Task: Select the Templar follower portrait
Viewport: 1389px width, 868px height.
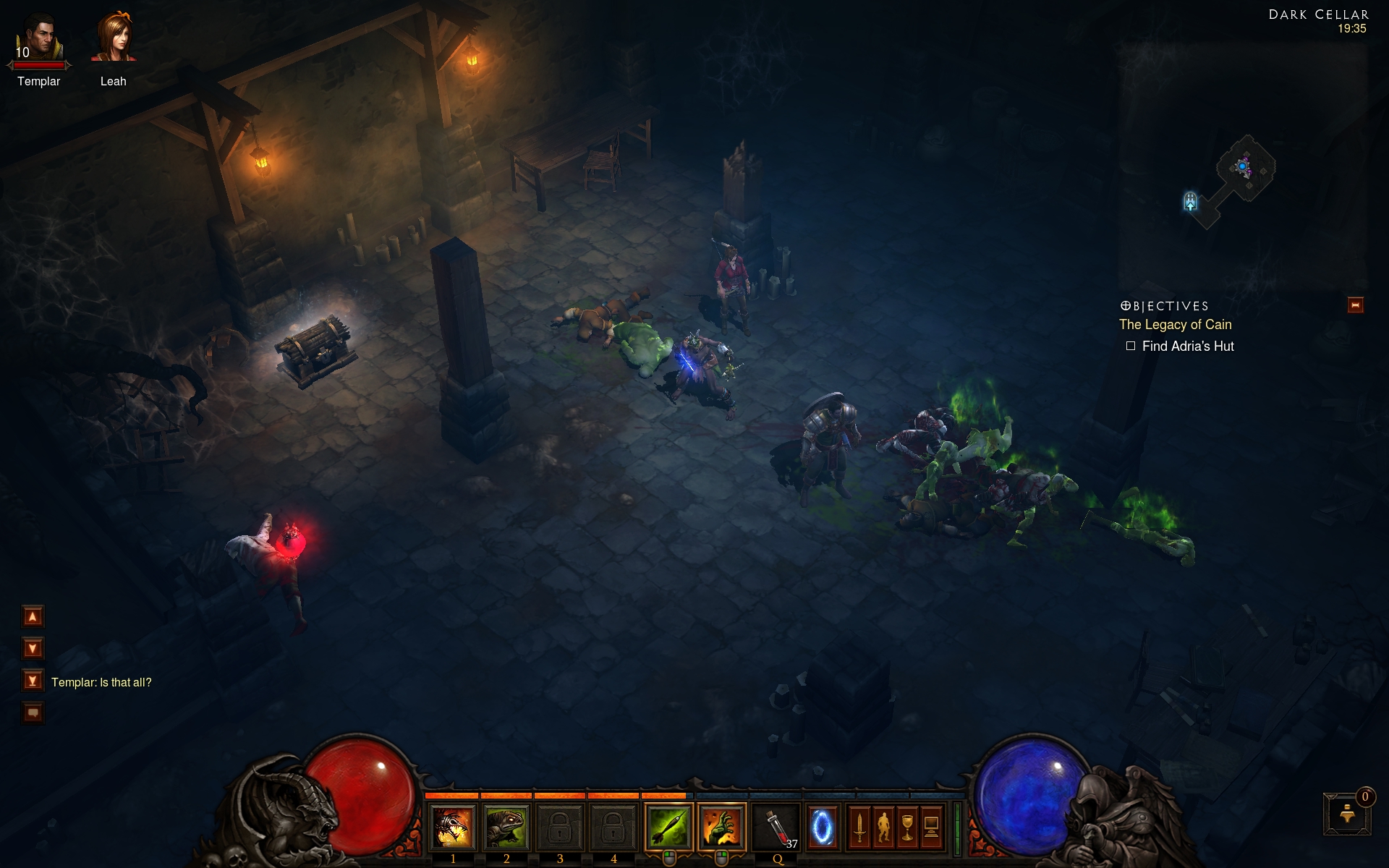Action: pos(40,40)
